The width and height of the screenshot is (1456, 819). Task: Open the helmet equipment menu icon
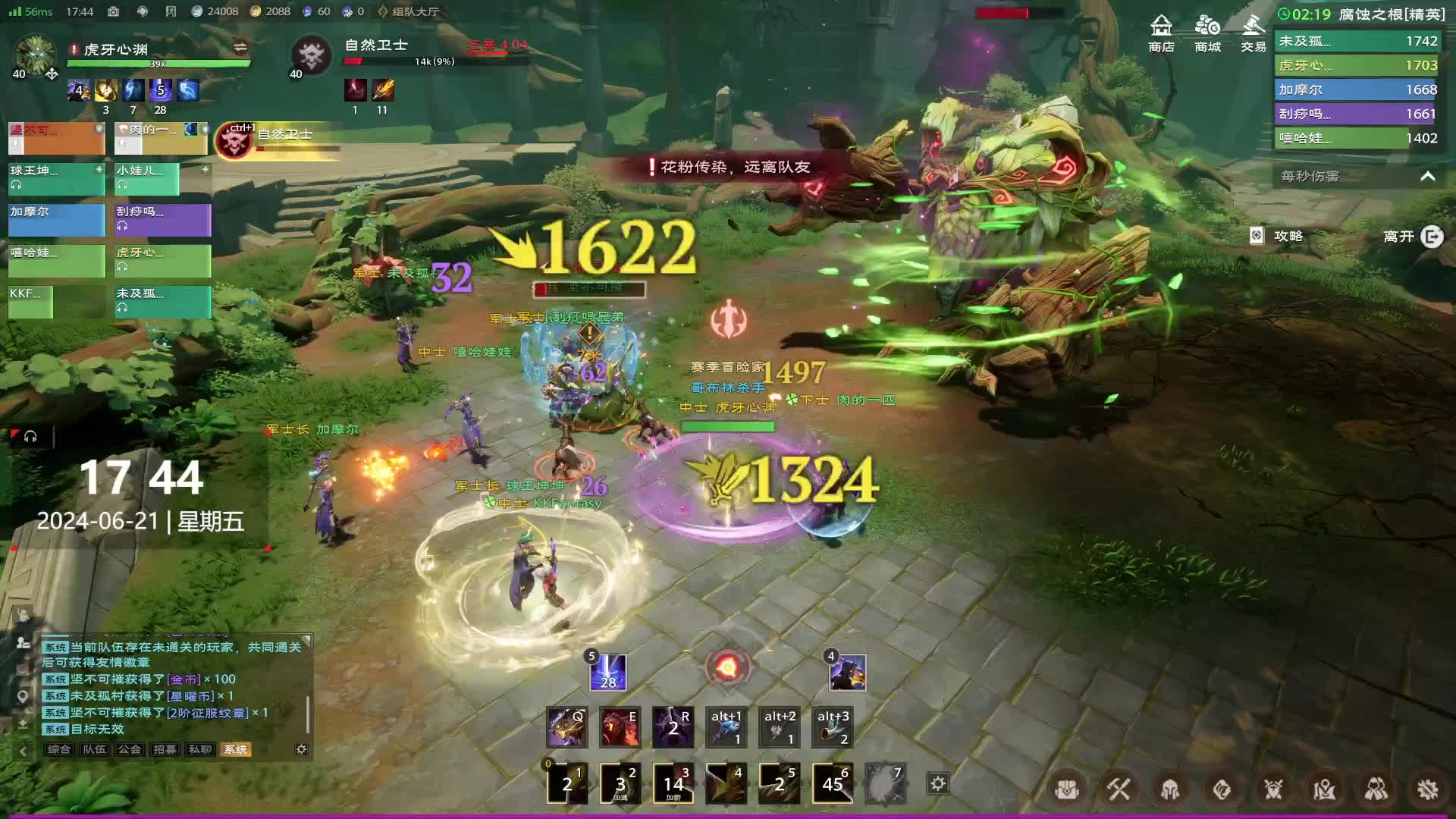1170,789
